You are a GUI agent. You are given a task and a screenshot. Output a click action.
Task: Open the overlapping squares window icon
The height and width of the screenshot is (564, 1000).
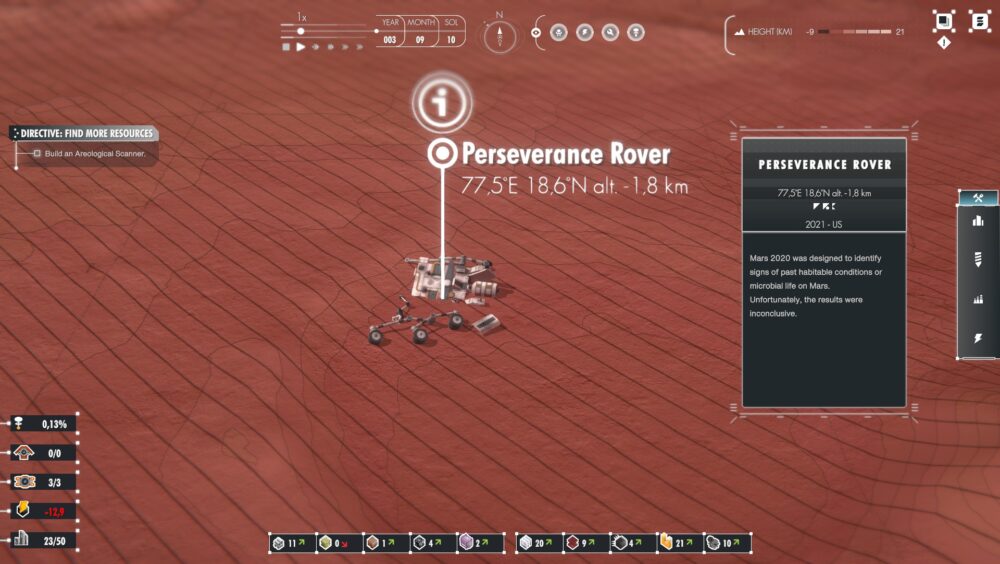pyautogui.click(x=943, y=20)
